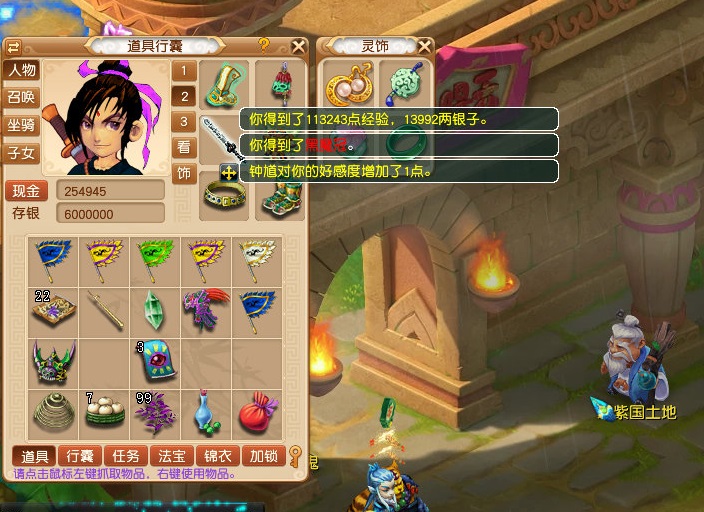
Task: Open the 召唤 summon tab
Action: (21, 98)
